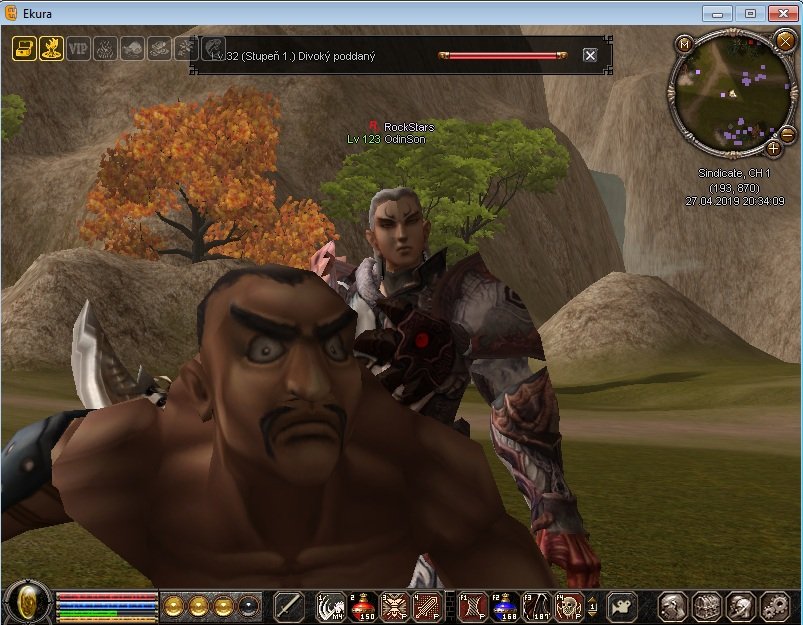Close the Divoký poddaný target panel
The image size is (803, 625).
590,55
